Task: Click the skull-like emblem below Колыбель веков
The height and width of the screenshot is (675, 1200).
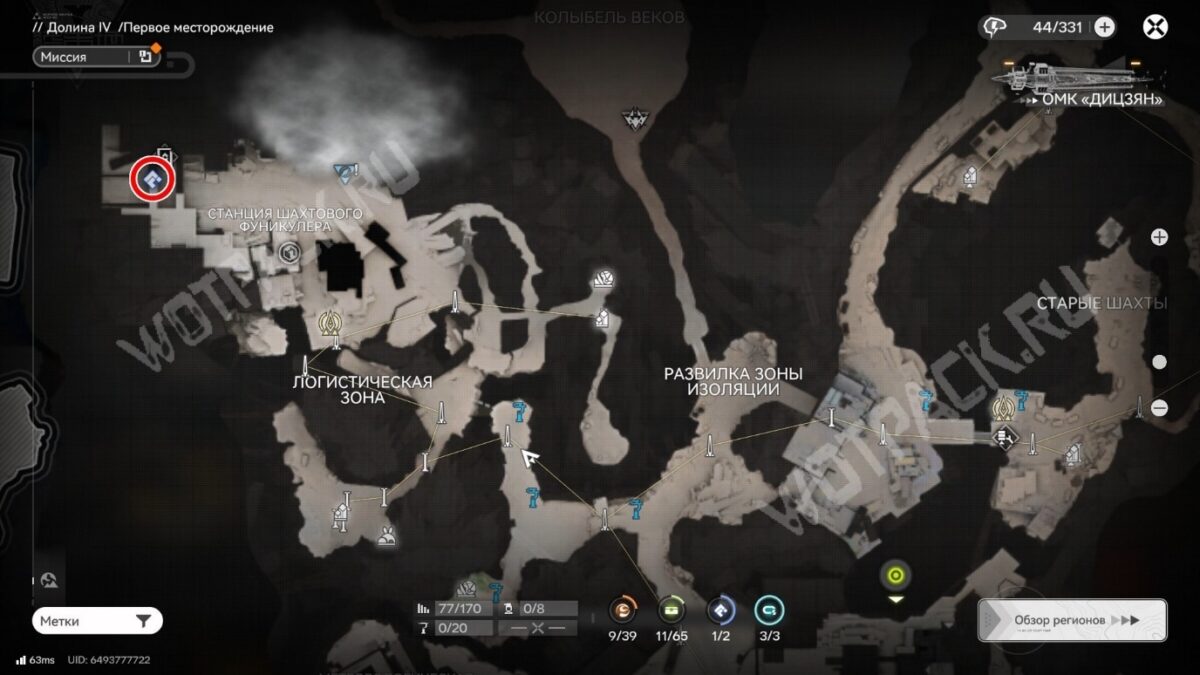Action: (x=634, y=119)
